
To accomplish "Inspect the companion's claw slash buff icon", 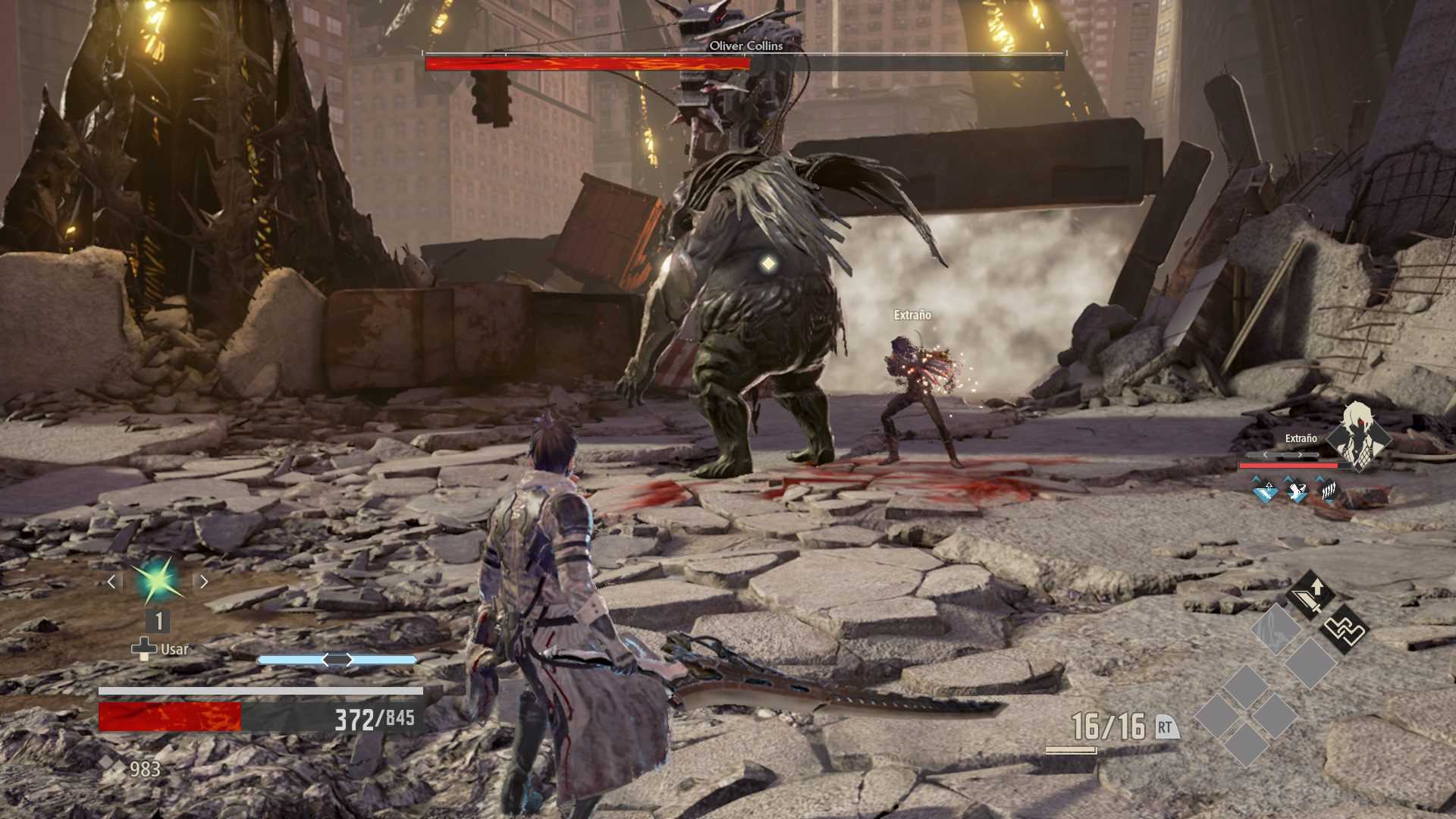I will coord(1328,491).
